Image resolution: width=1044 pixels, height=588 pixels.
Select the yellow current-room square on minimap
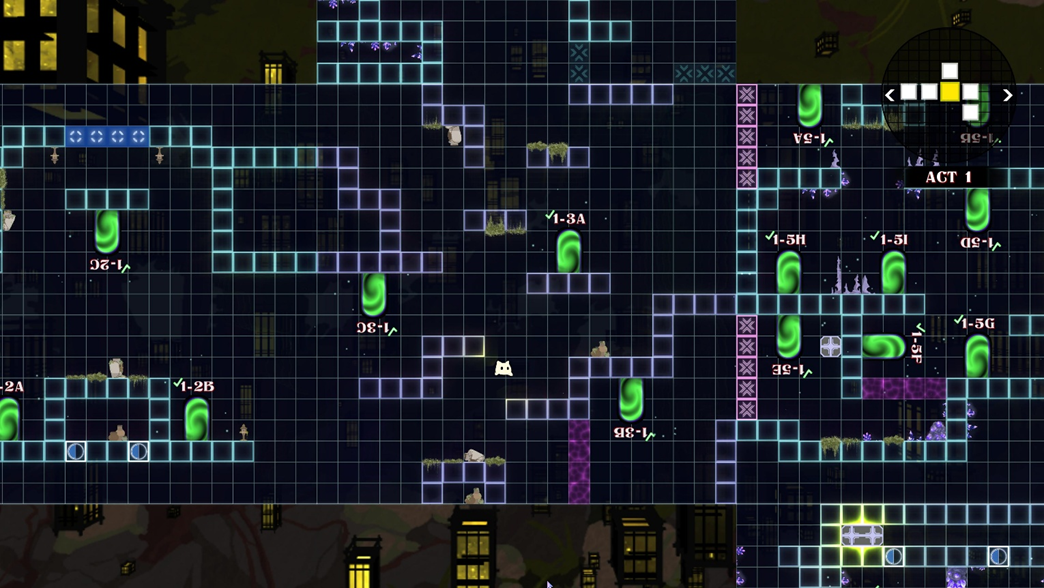click(950, 92)
